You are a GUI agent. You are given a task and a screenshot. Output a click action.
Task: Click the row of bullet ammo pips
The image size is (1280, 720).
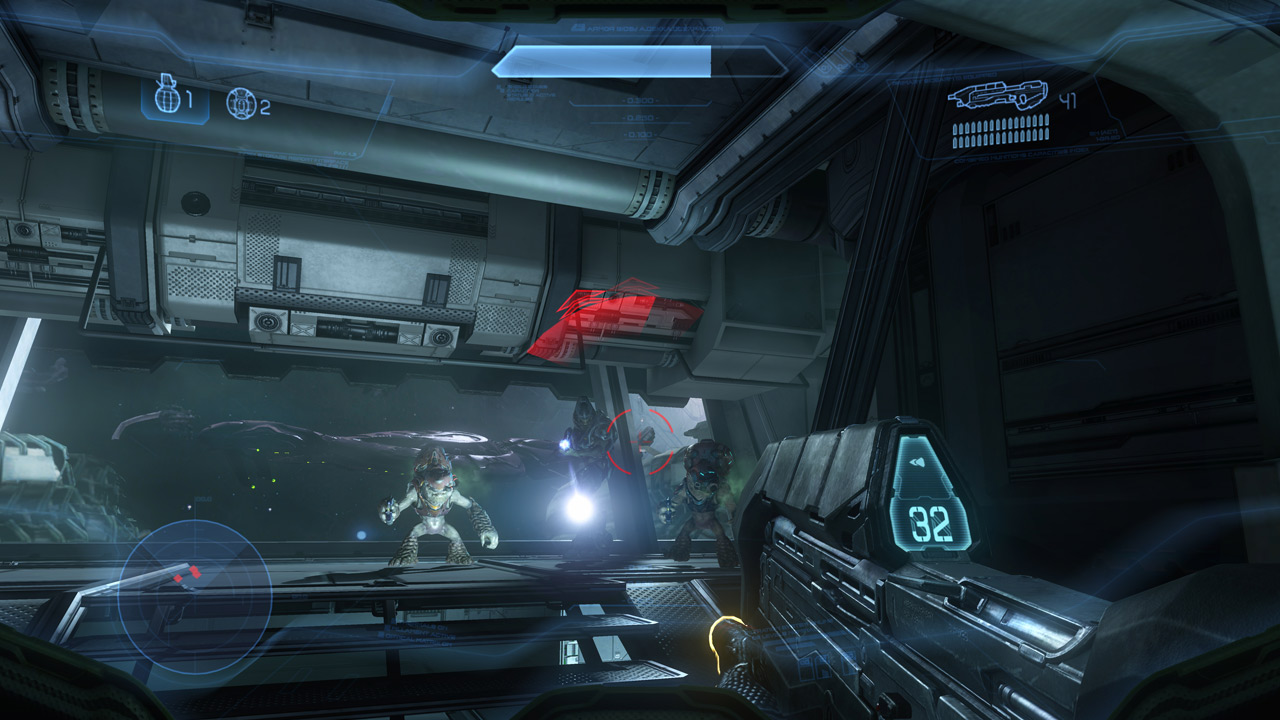click(1000, 128)
